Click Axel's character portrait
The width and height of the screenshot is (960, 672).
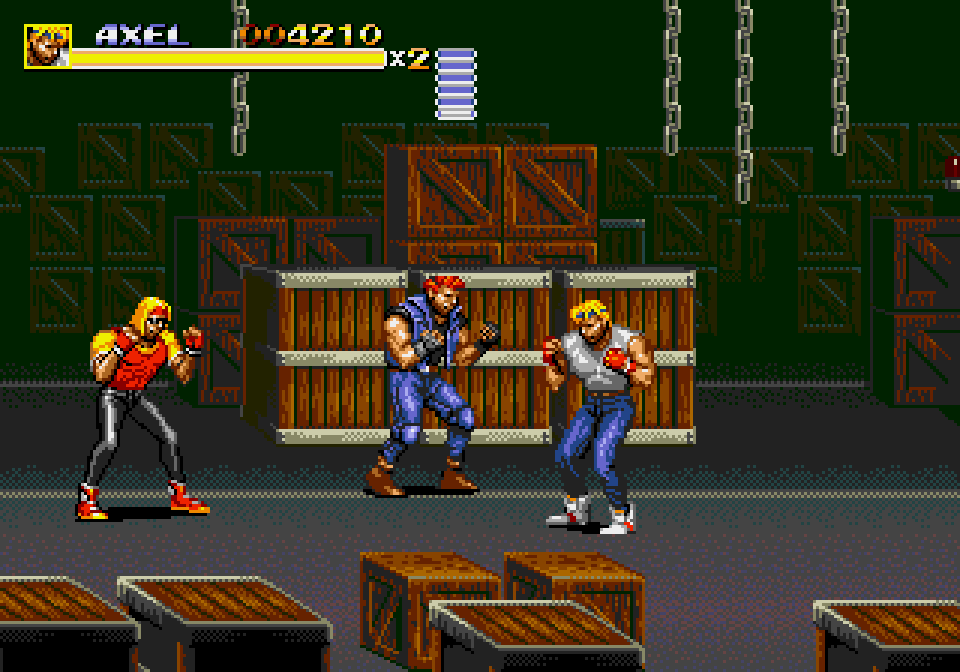(47, 46)
